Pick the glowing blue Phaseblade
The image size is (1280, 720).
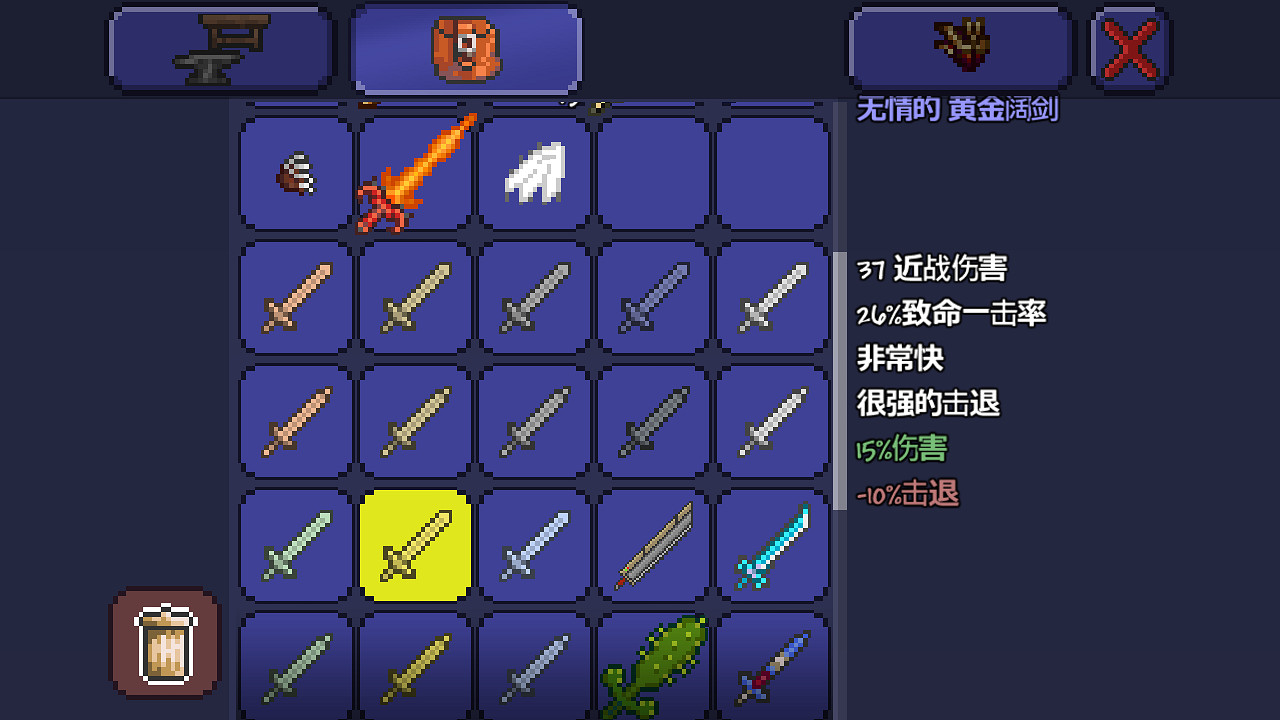tap(773, 546)
